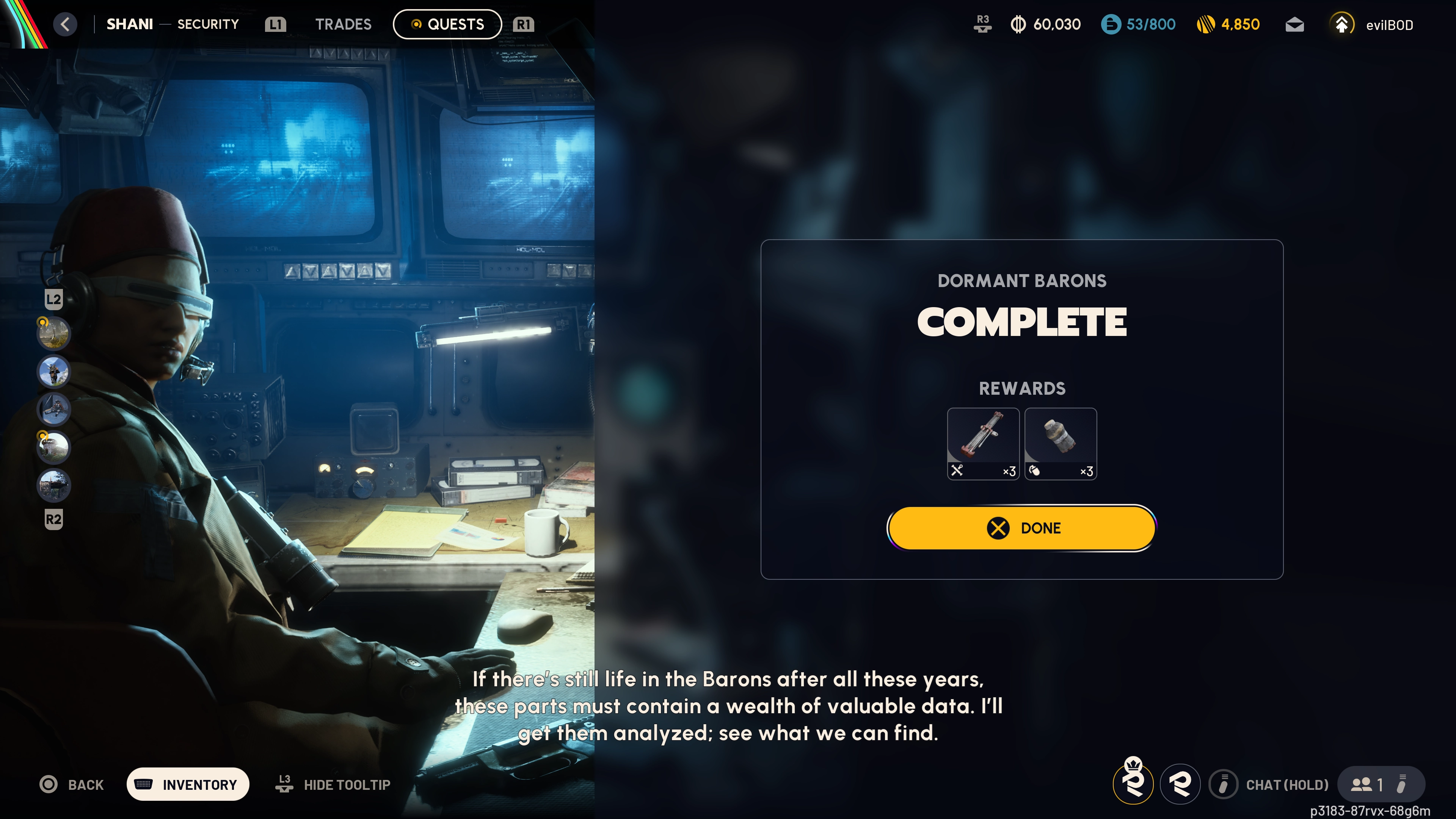This screenshot has width=1456, height=819.
Task: Go back with the top-left arrow
Action: point(65,24)
